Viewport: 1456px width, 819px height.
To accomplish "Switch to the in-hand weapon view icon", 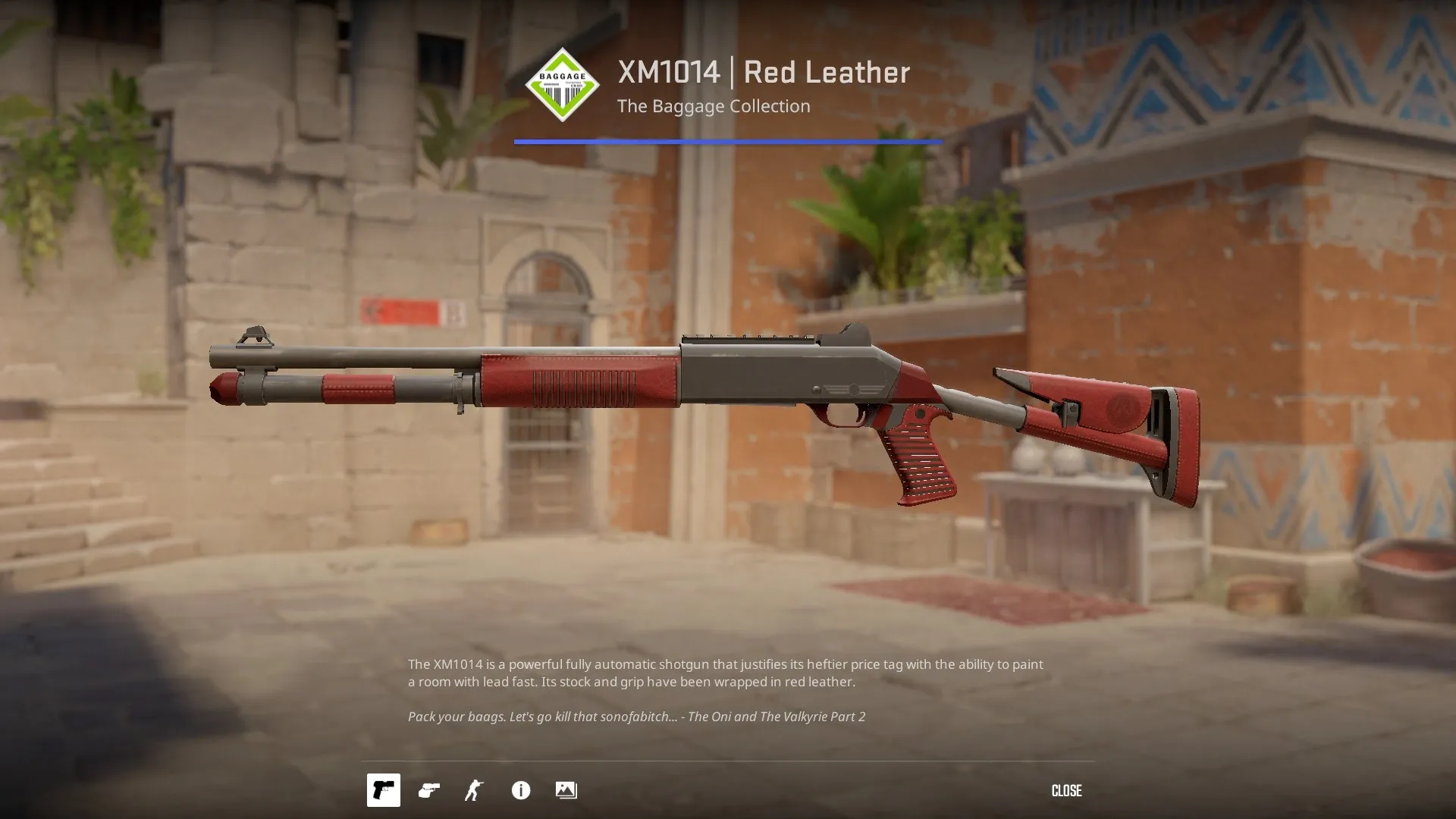I will [429, 790].
